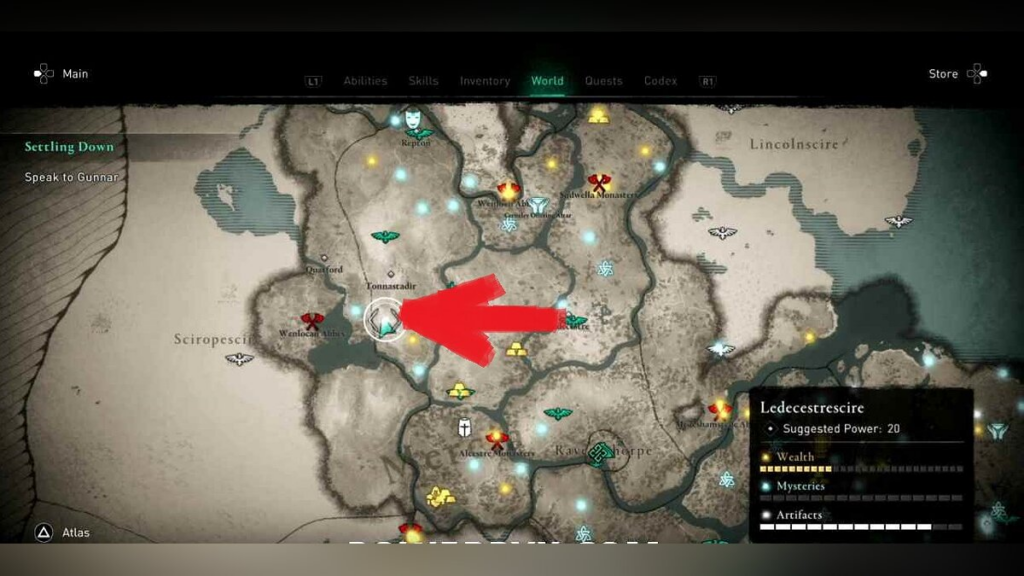Click the mask icon above Repton
1024x576 pixels.
click(x=411, y=117)
